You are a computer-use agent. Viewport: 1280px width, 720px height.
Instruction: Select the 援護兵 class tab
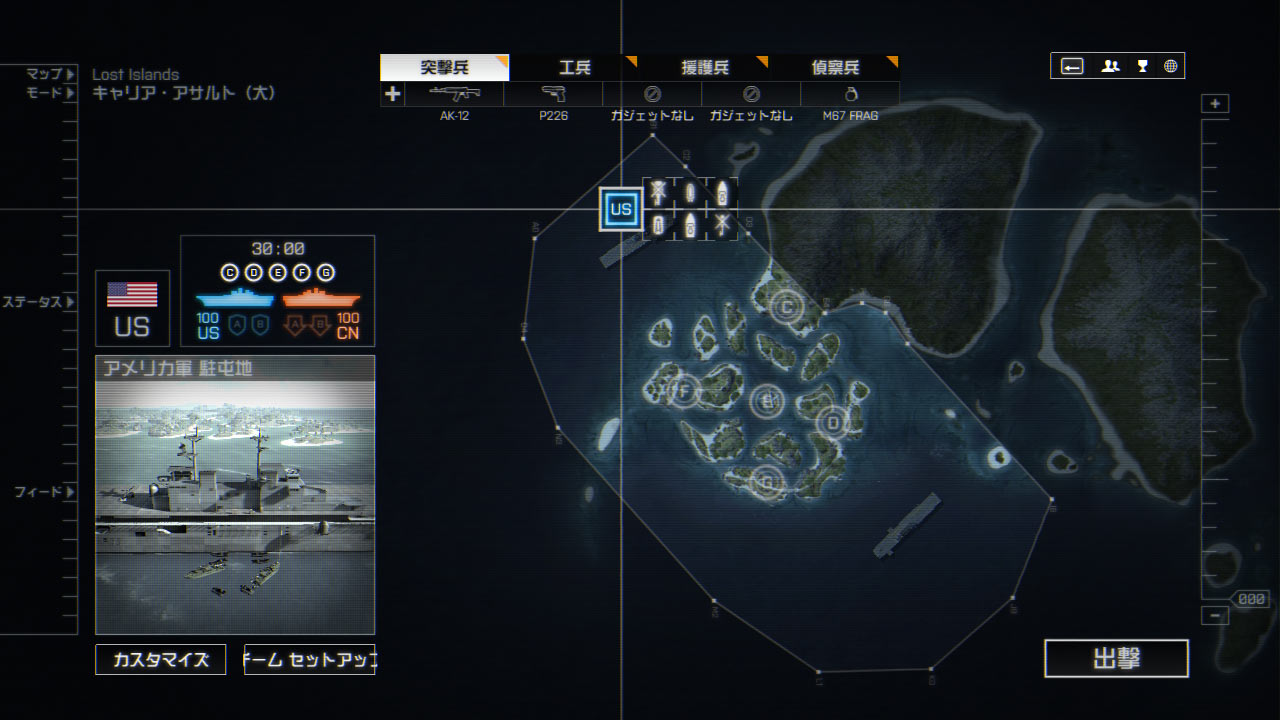coord(704,68)
